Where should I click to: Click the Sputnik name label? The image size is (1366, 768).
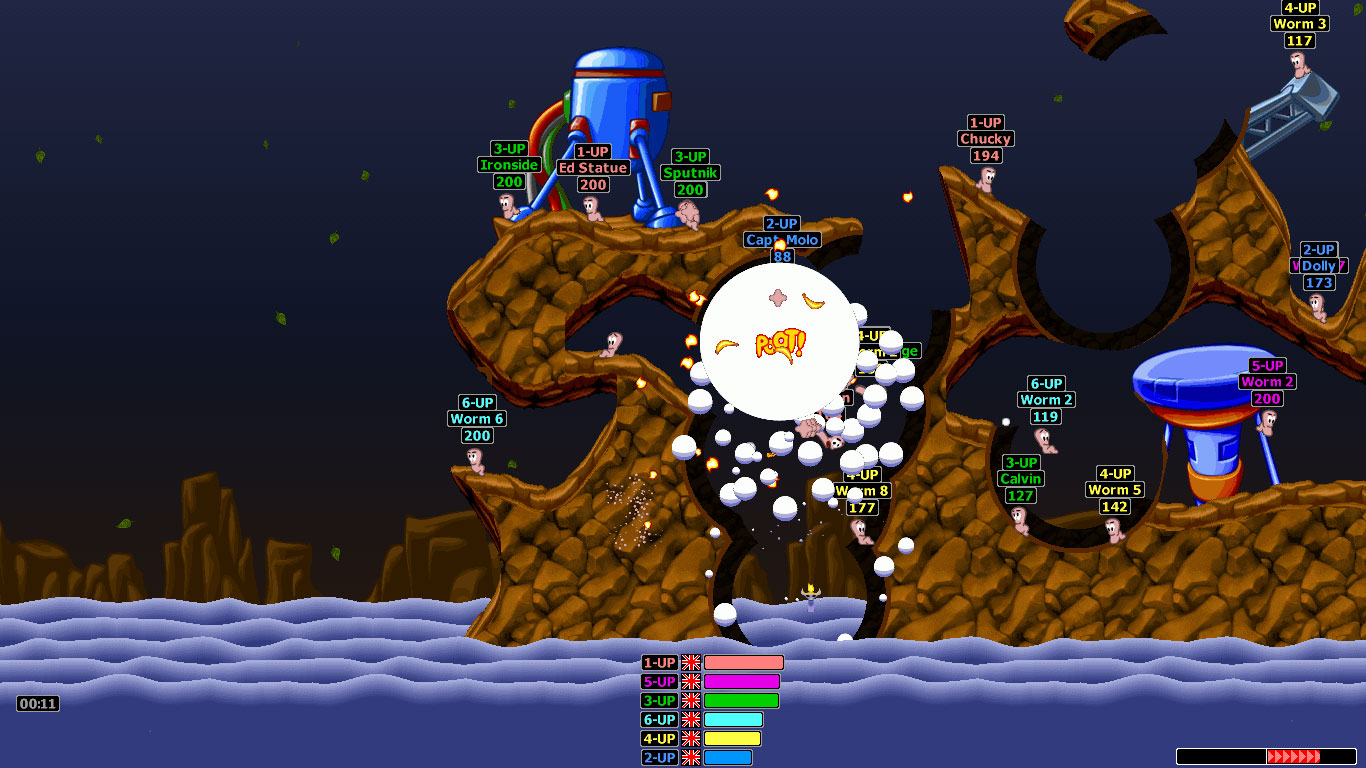click(690, 172)
